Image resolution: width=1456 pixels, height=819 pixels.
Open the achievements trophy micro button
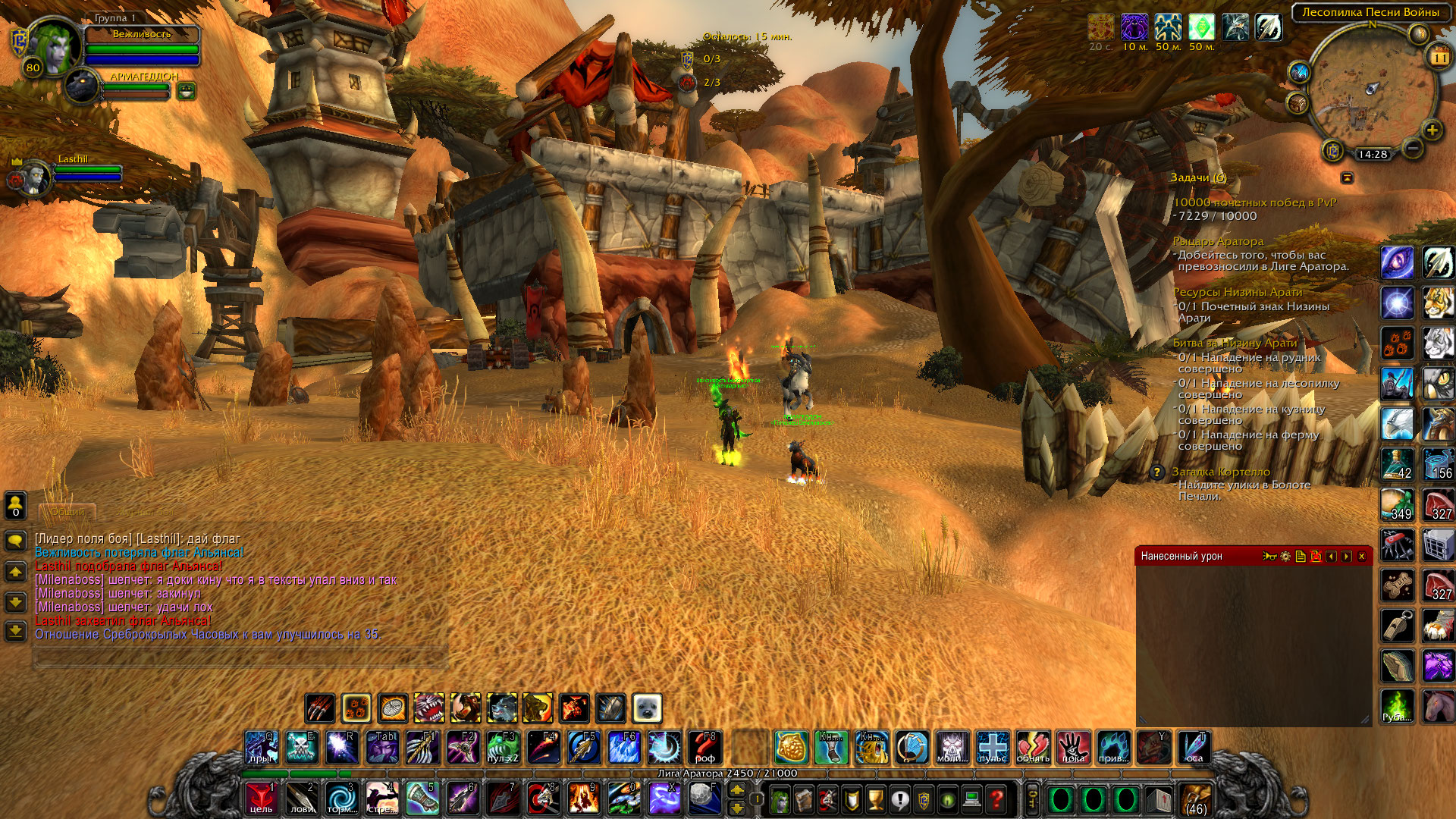(x=876, y=799)
